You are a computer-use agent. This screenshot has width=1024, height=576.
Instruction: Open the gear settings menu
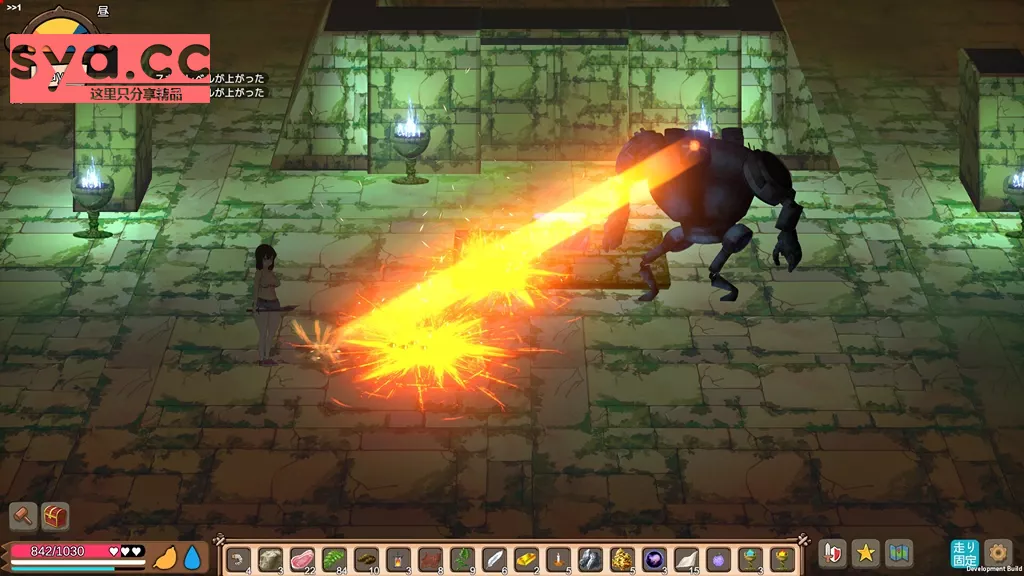(998, 552)
